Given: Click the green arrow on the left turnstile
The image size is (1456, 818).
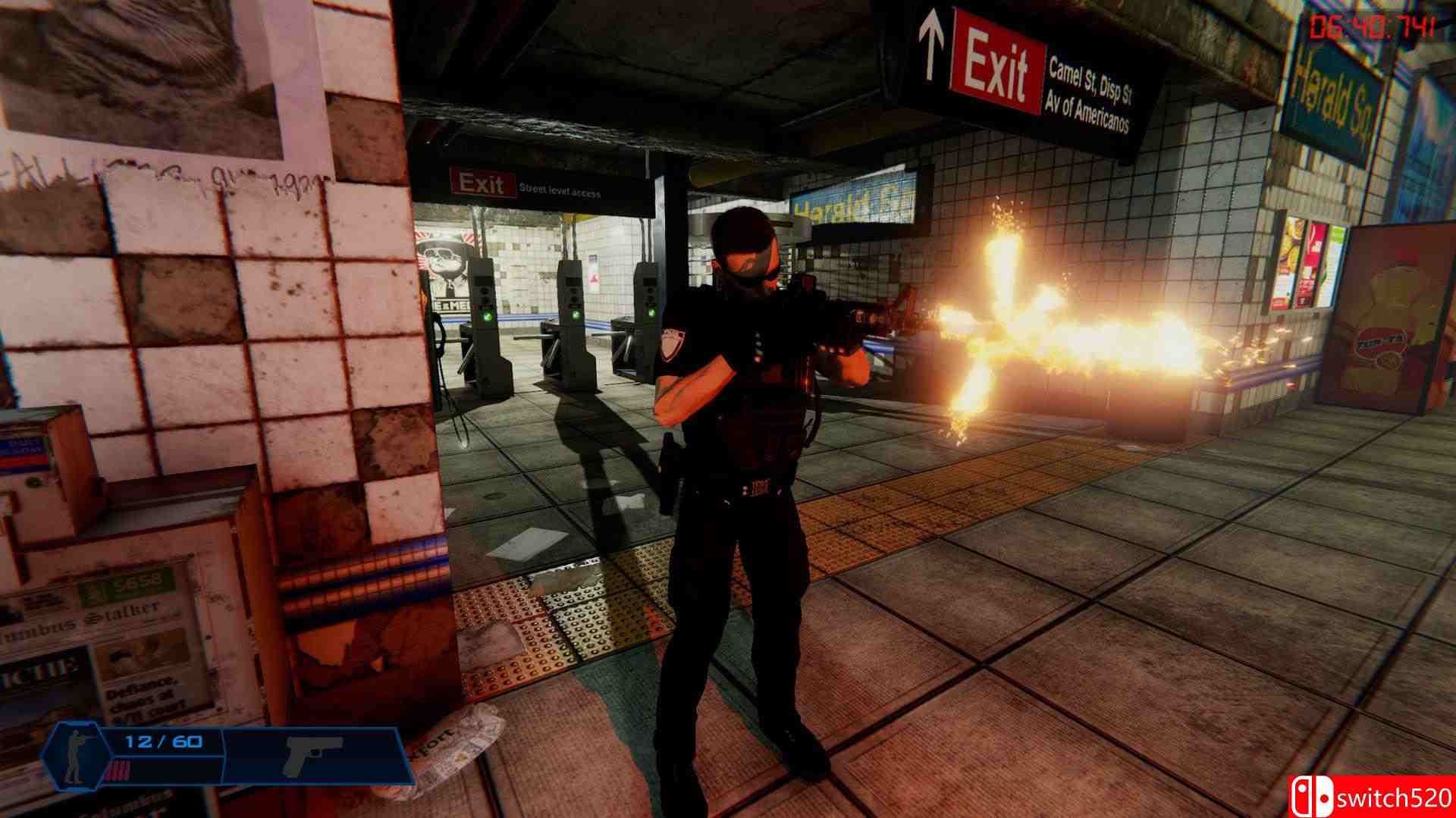Looking at the screenshot, I should [x=488, y=317].
